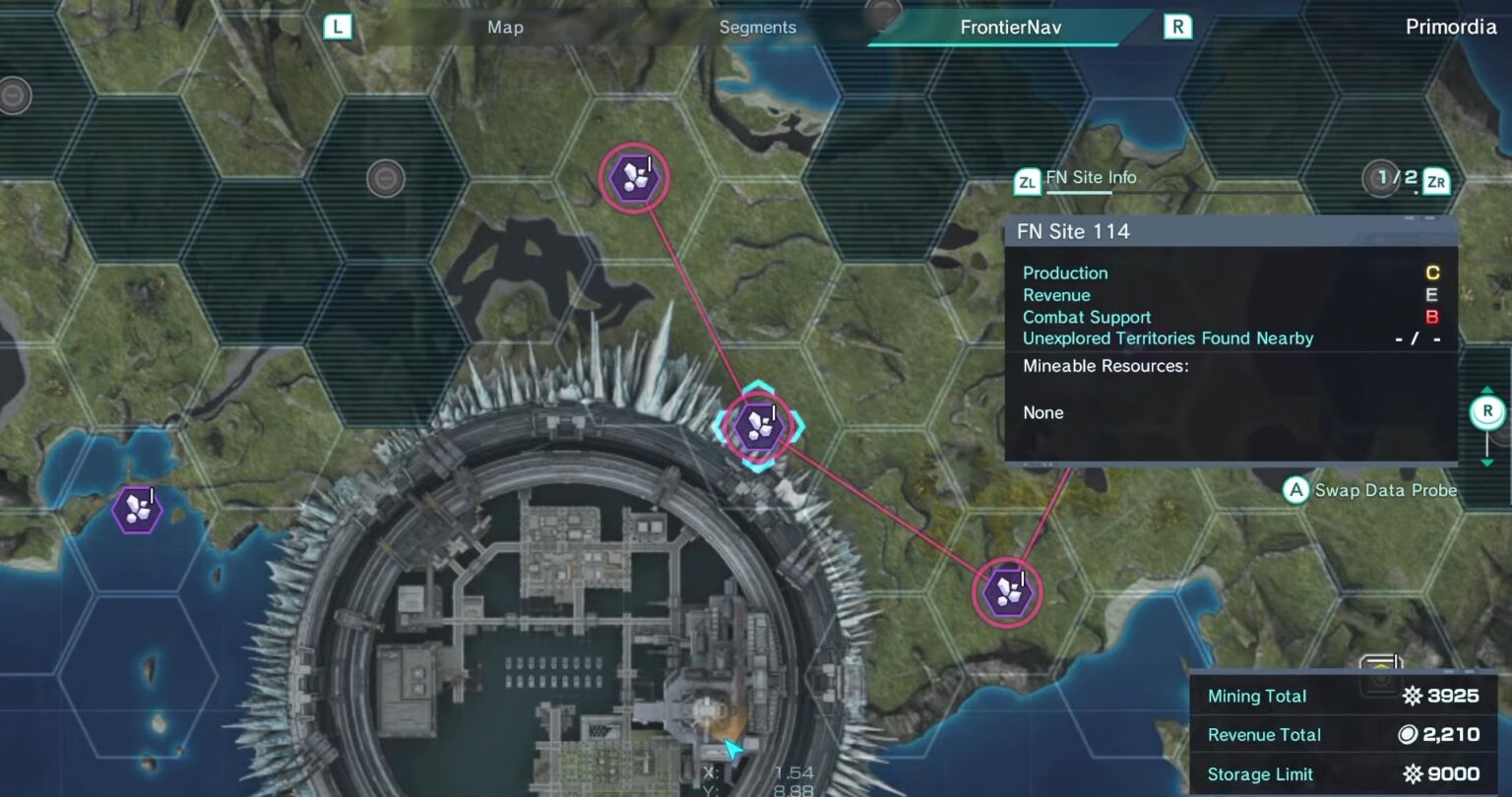The height and width of the screenshot is (797, 1512).
Task: Click the coin icon next to Revenue Total
Action: tap(1408, 734)
